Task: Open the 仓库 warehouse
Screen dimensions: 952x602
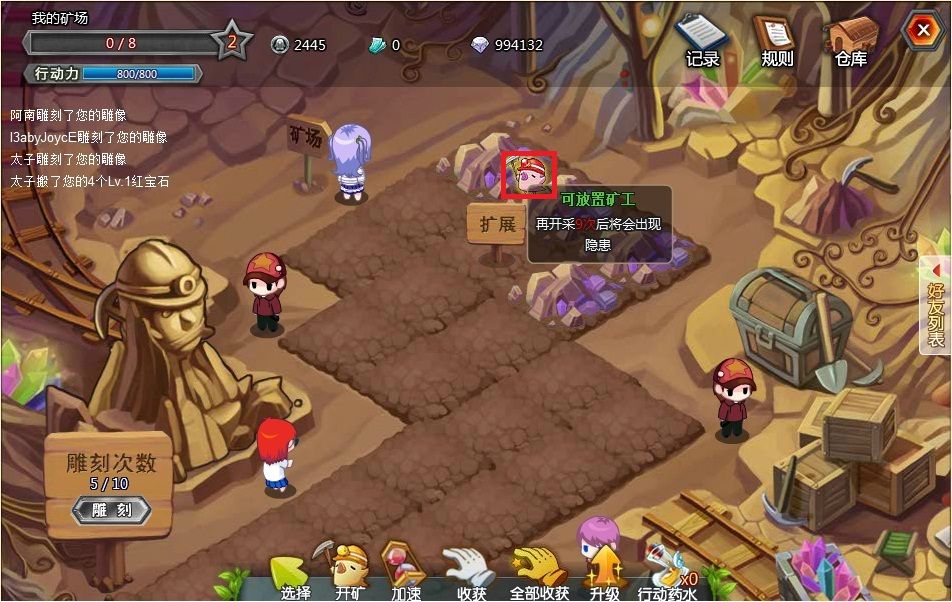Action: (x=851, y=41)
